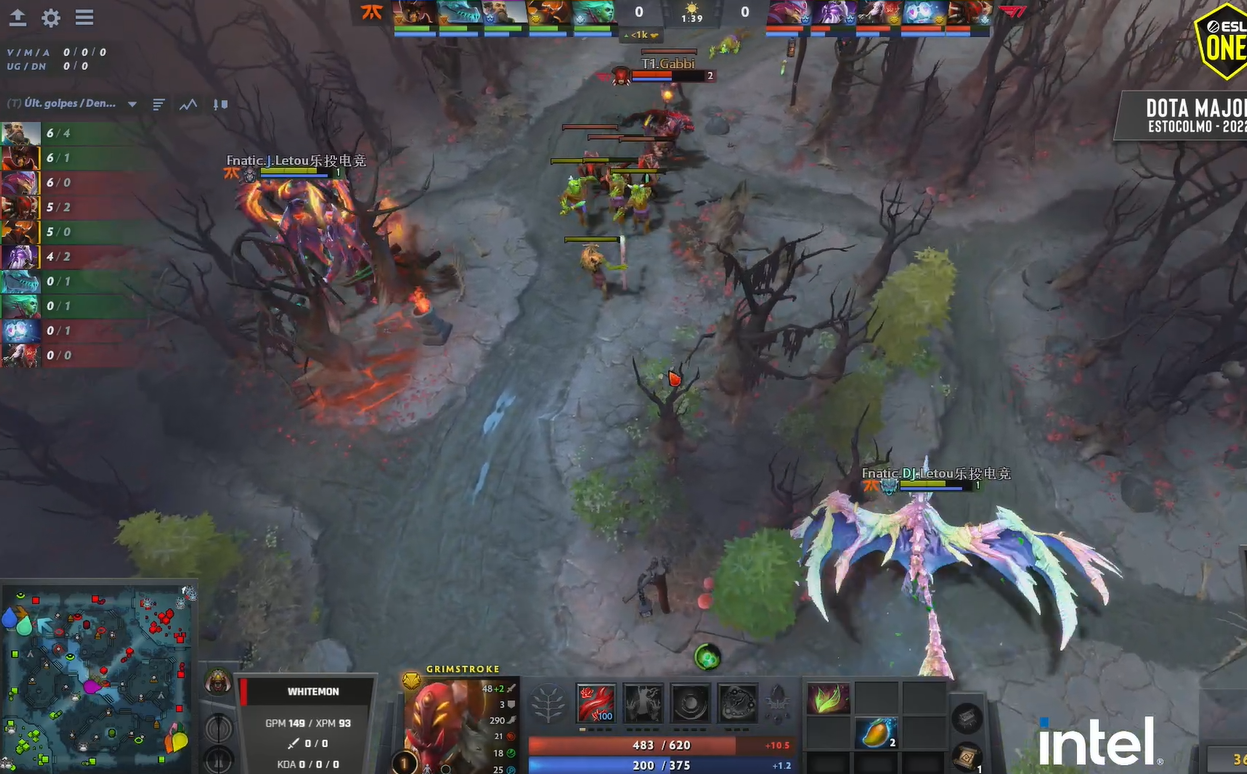The width and height of the screenshot is (1247, 774).
Task: Select the first Fnatic hero in top bar
Action: tap(414, 13)
